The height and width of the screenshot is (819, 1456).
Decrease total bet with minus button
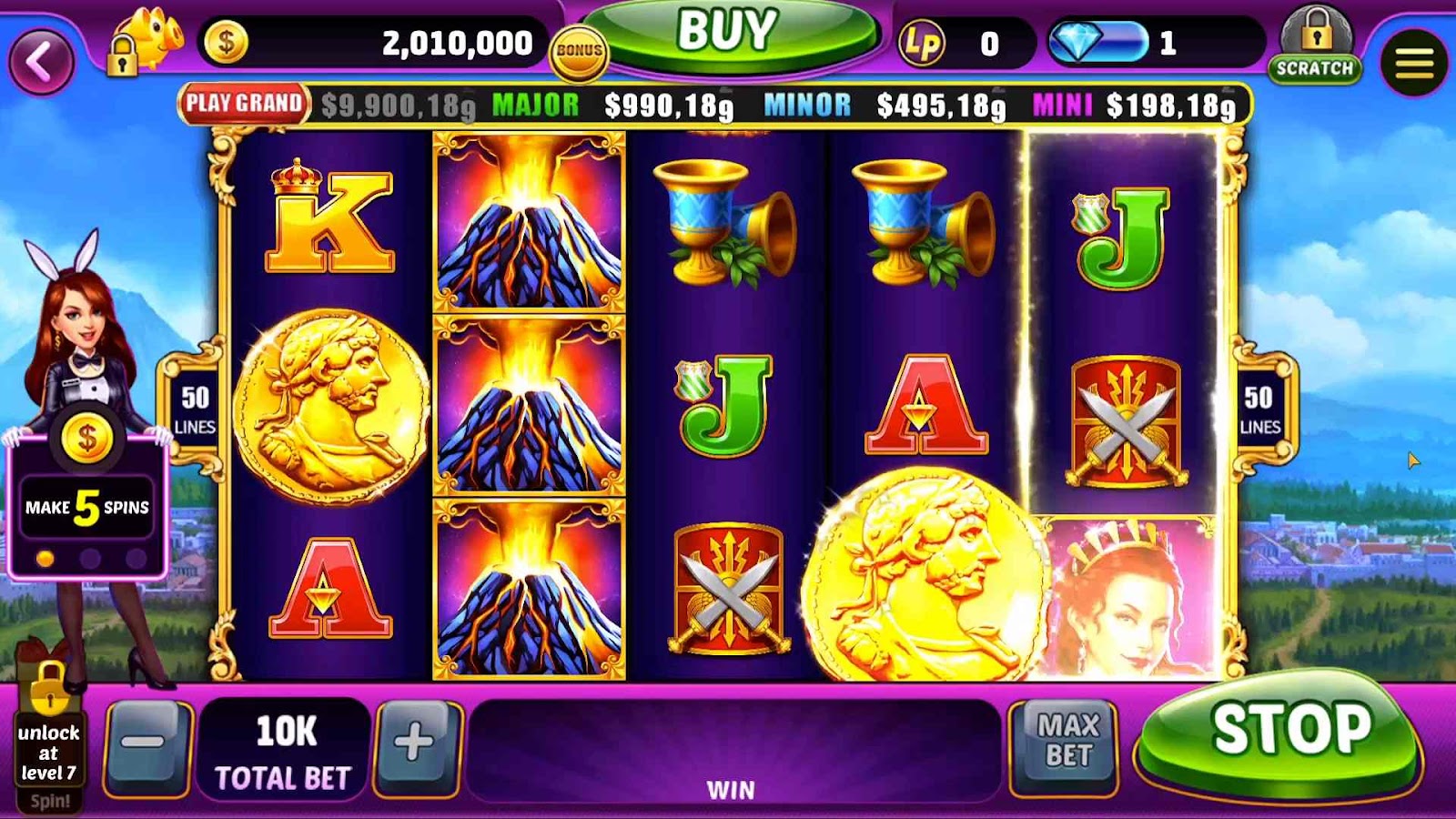tap(146, 743)
